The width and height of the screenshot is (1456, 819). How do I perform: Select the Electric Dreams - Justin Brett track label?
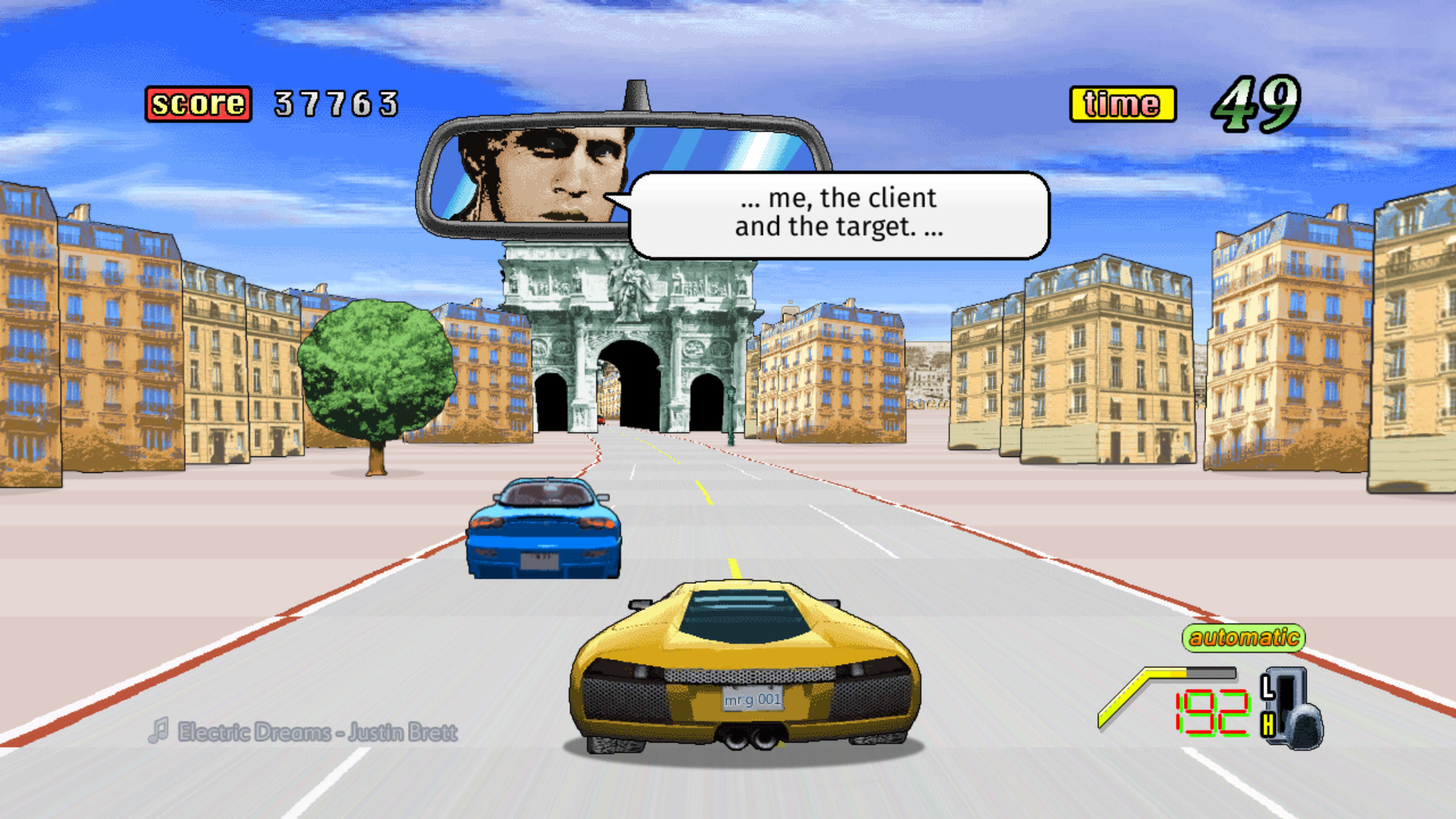(x=315, y=733)
